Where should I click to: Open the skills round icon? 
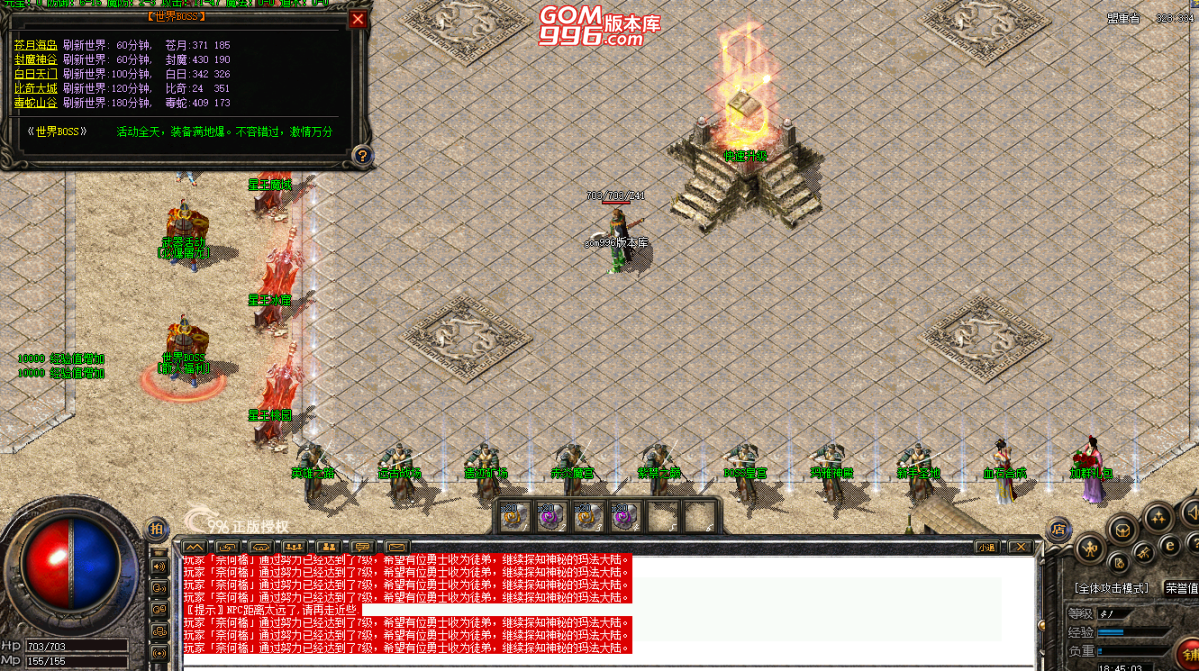point(1158,517)
